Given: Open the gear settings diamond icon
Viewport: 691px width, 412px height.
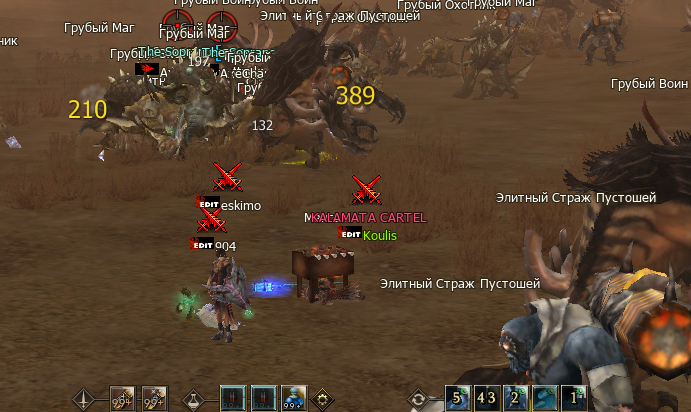Looking at the screenshot, I should coord(324,399).
